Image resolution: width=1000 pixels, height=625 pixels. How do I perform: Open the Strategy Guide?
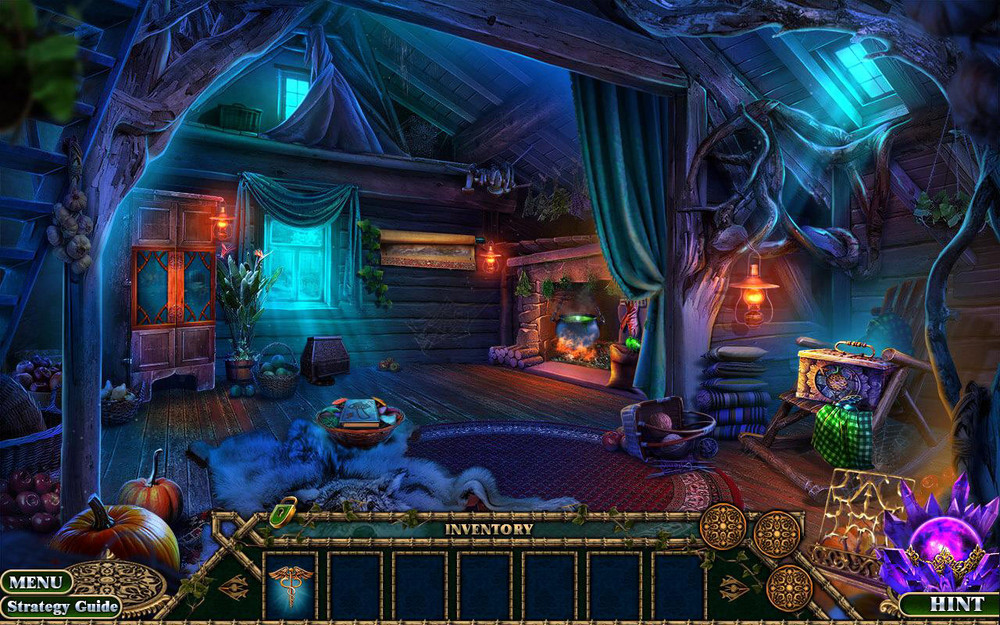60,606
